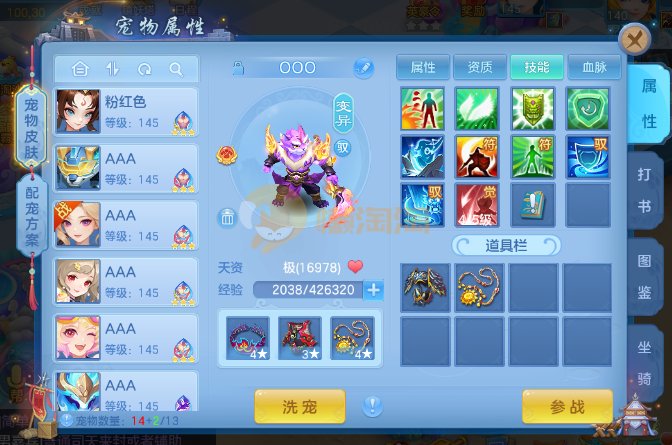Select the dark armor in item bar
This screenshot has width=672, height=445.
point(425,285)
